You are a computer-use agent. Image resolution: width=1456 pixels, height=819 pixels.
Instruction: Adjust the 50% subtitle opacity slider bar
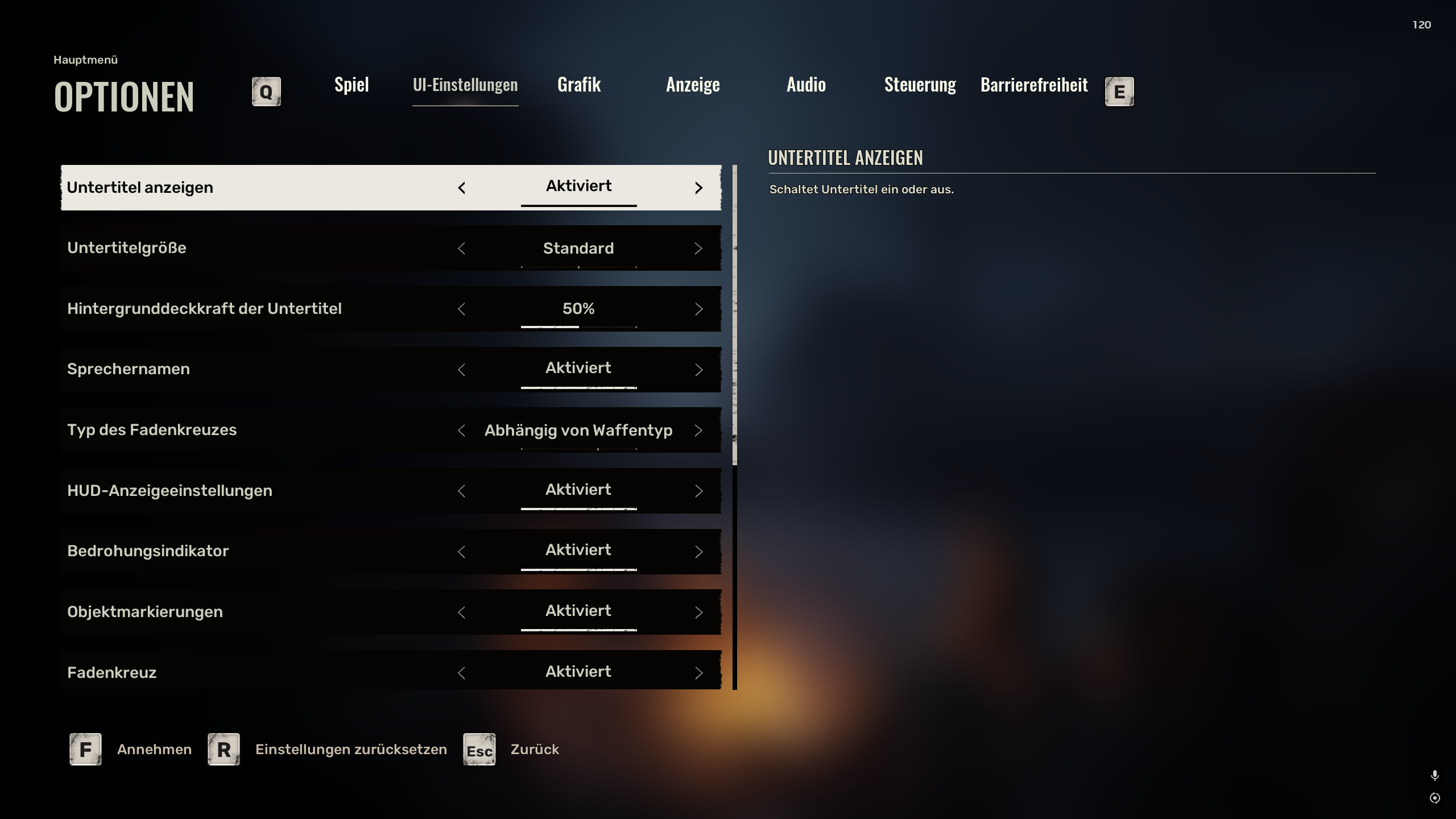pos(578,327)
